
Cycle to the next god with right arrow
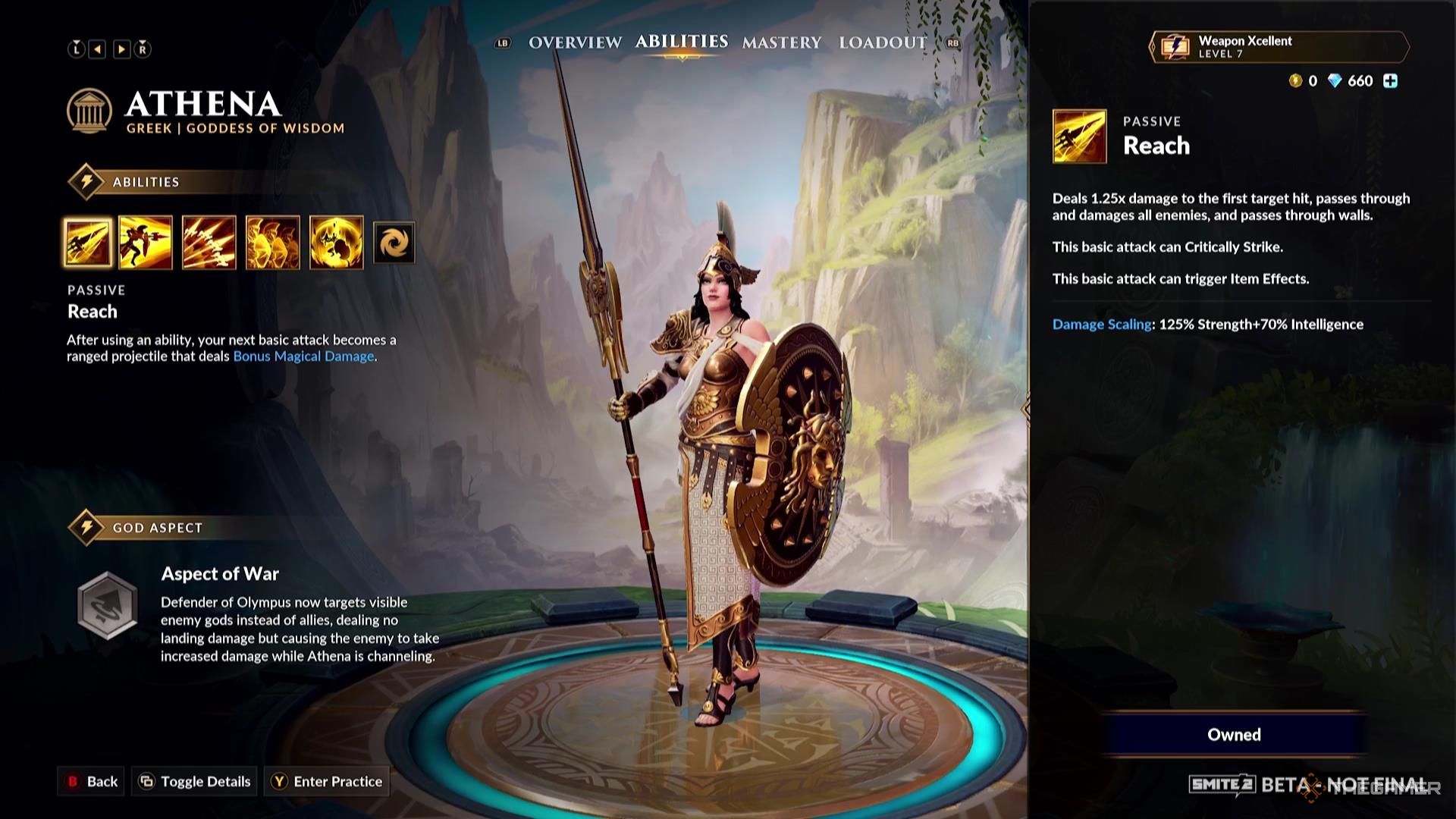point(121,49)
